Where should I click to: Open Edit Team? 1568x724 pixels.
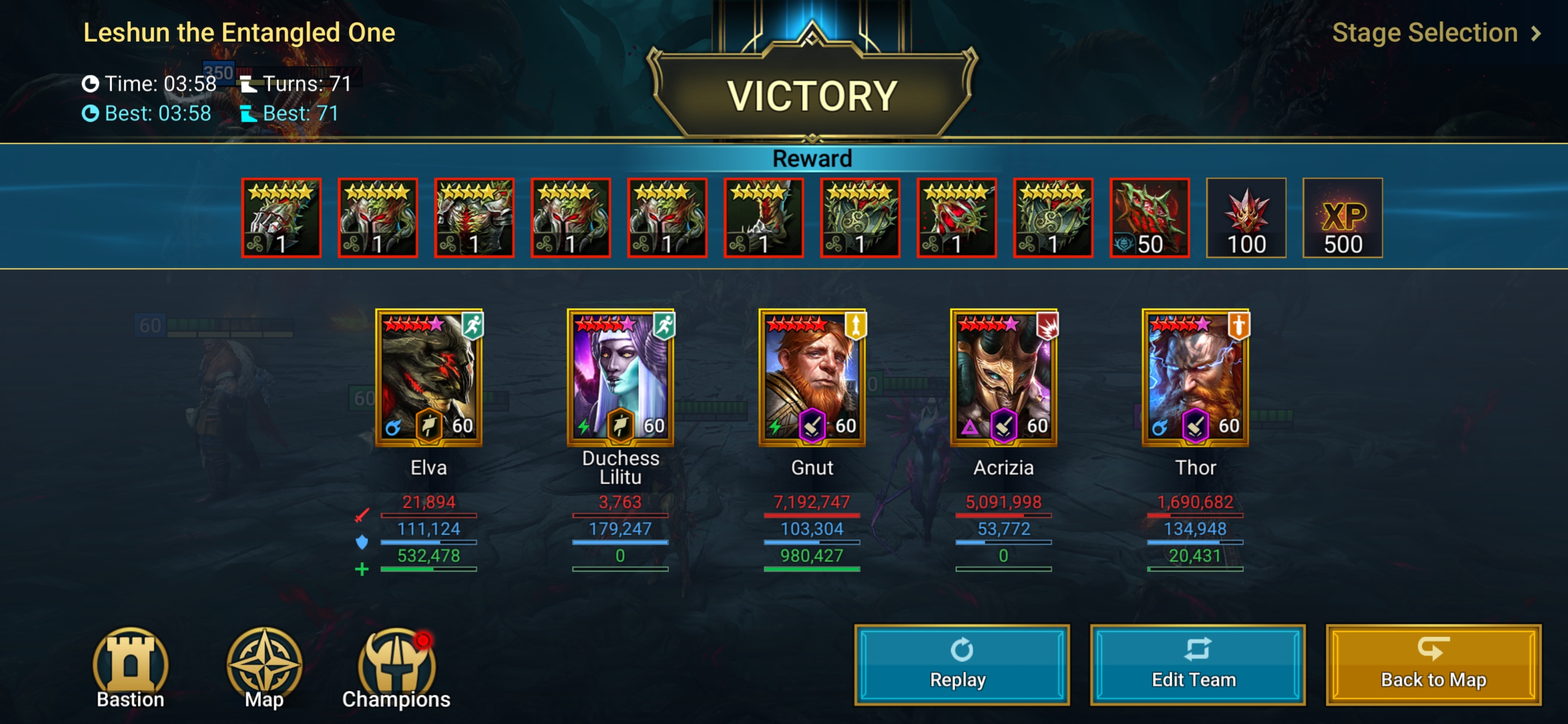1197,664
